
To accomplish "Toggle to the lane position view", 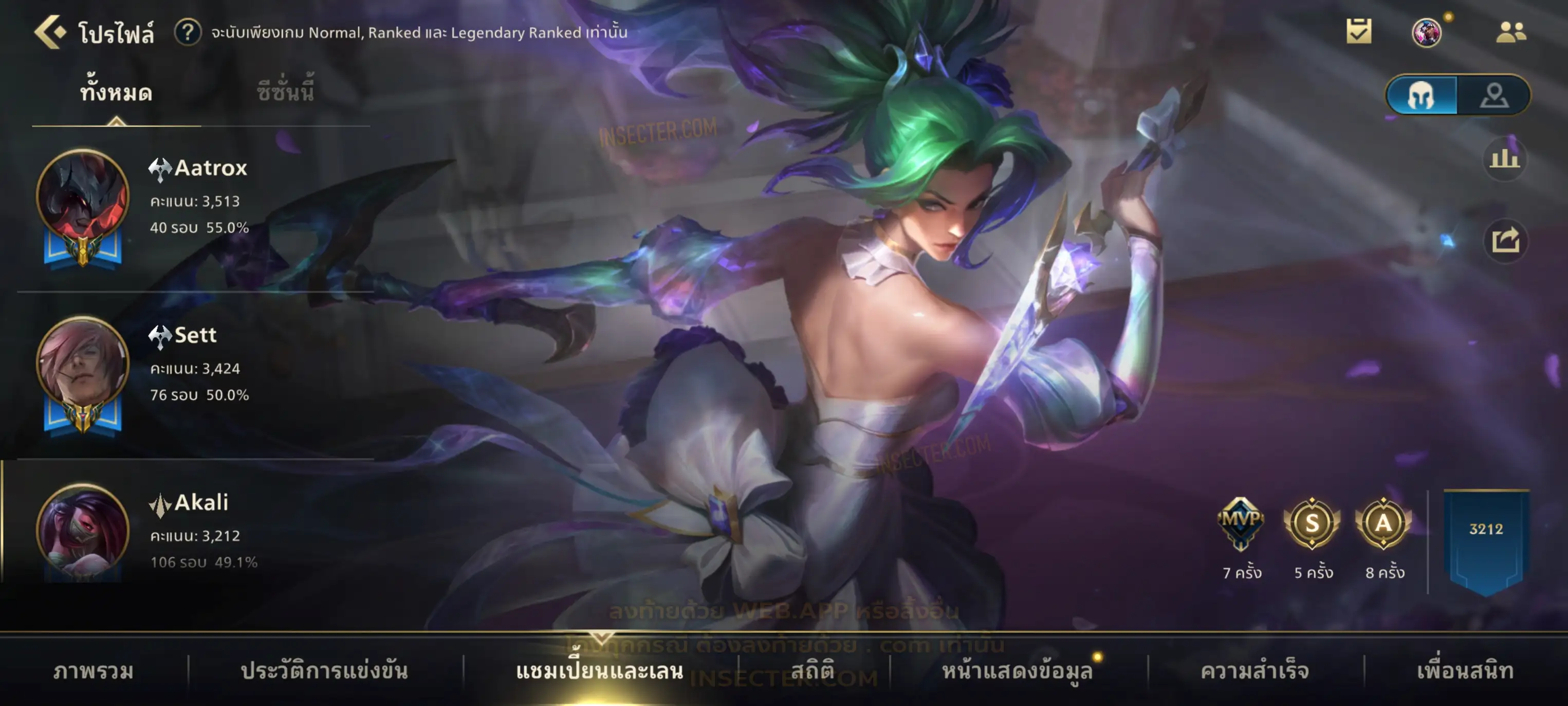I will tap(1494, 96).
